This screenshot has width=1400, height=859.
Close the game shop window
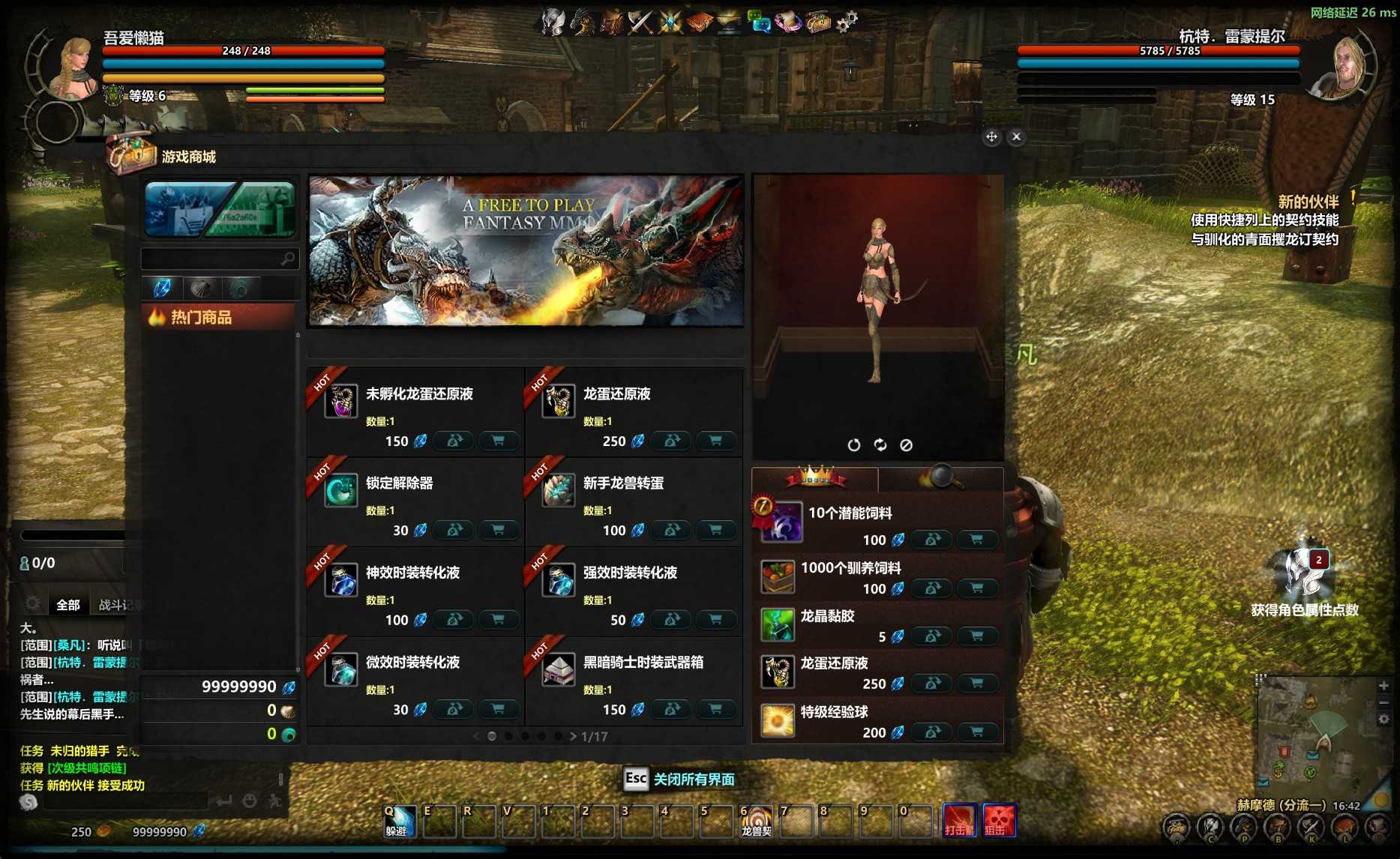pos(1016,136)
